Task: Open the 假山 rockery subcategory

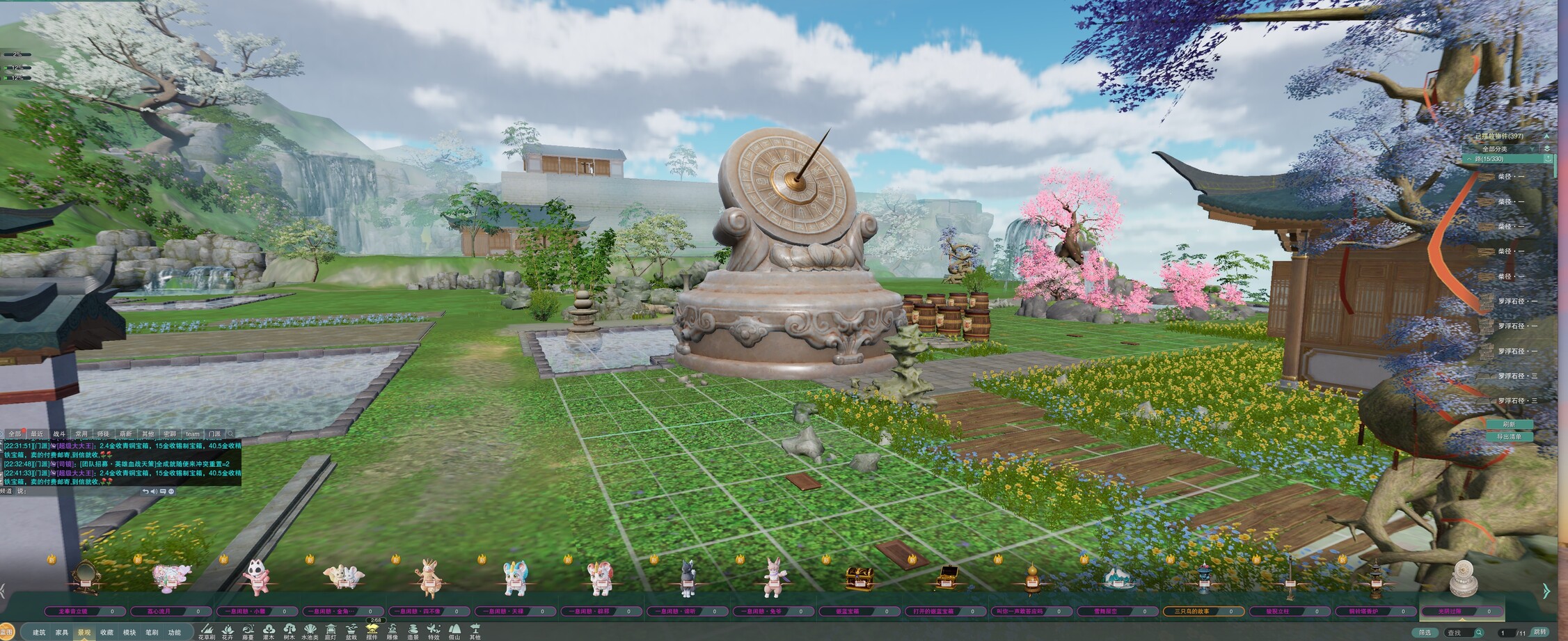Action: 454,632
